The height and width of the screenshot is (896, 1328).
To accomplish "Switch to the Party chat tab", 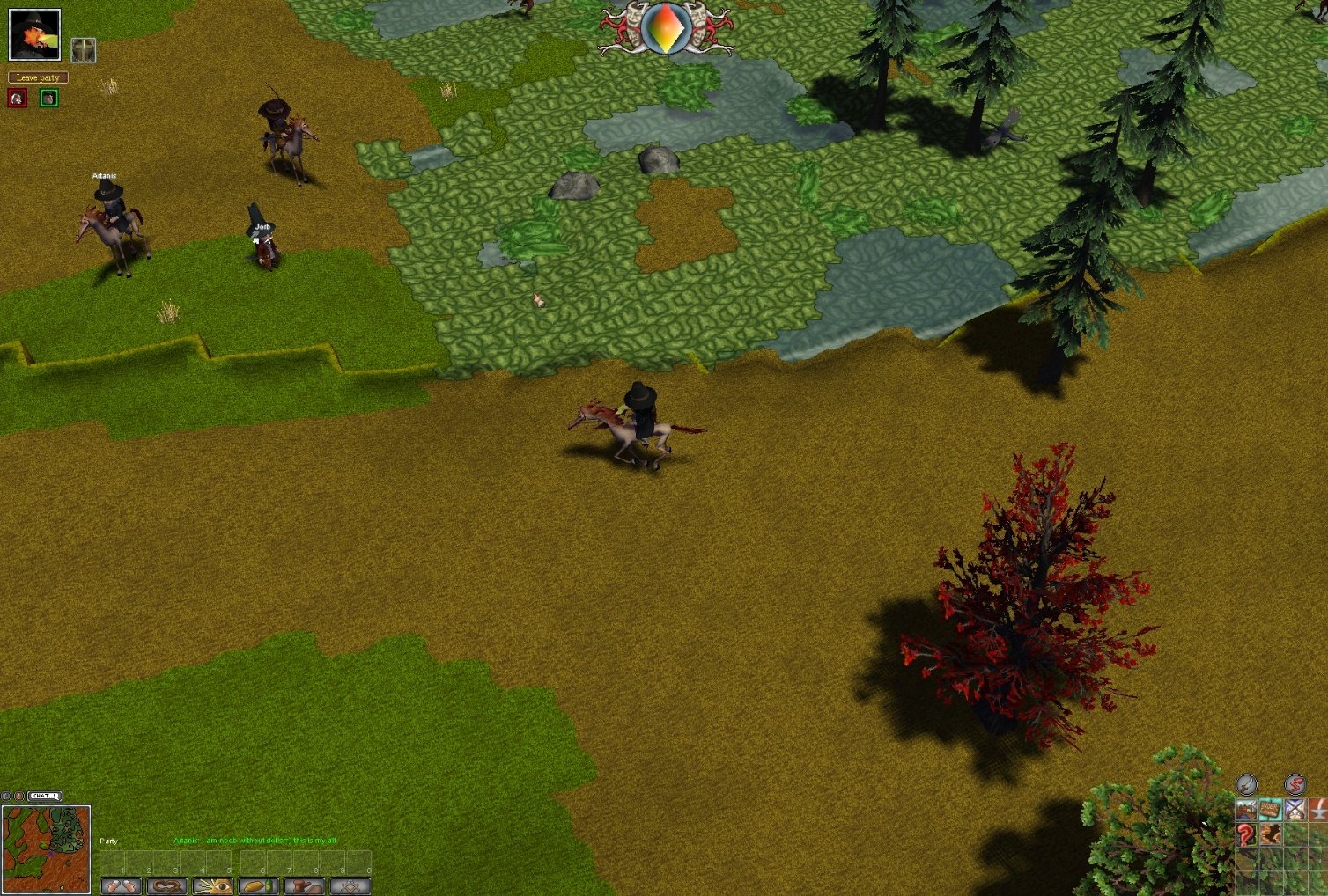I will tap(109, 841).
